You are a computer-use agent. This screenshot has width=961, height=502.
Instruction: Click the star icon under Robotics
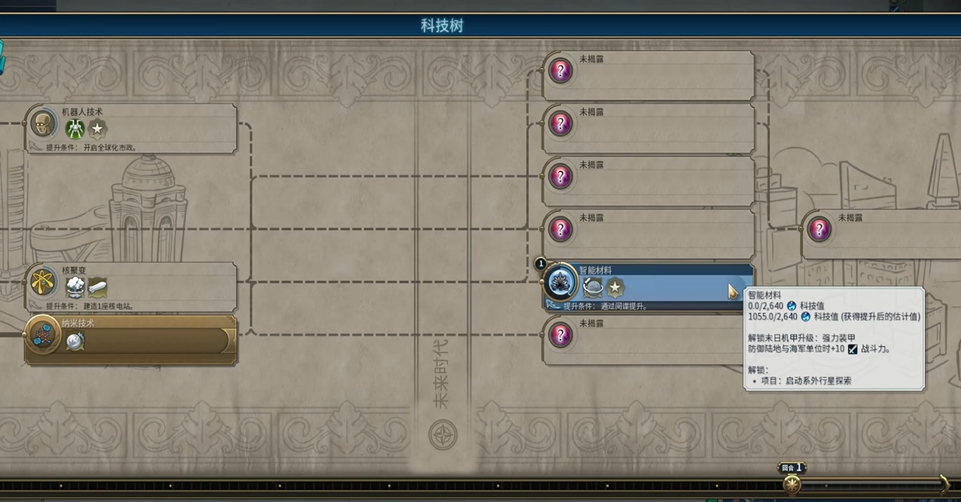pos(97,128)
